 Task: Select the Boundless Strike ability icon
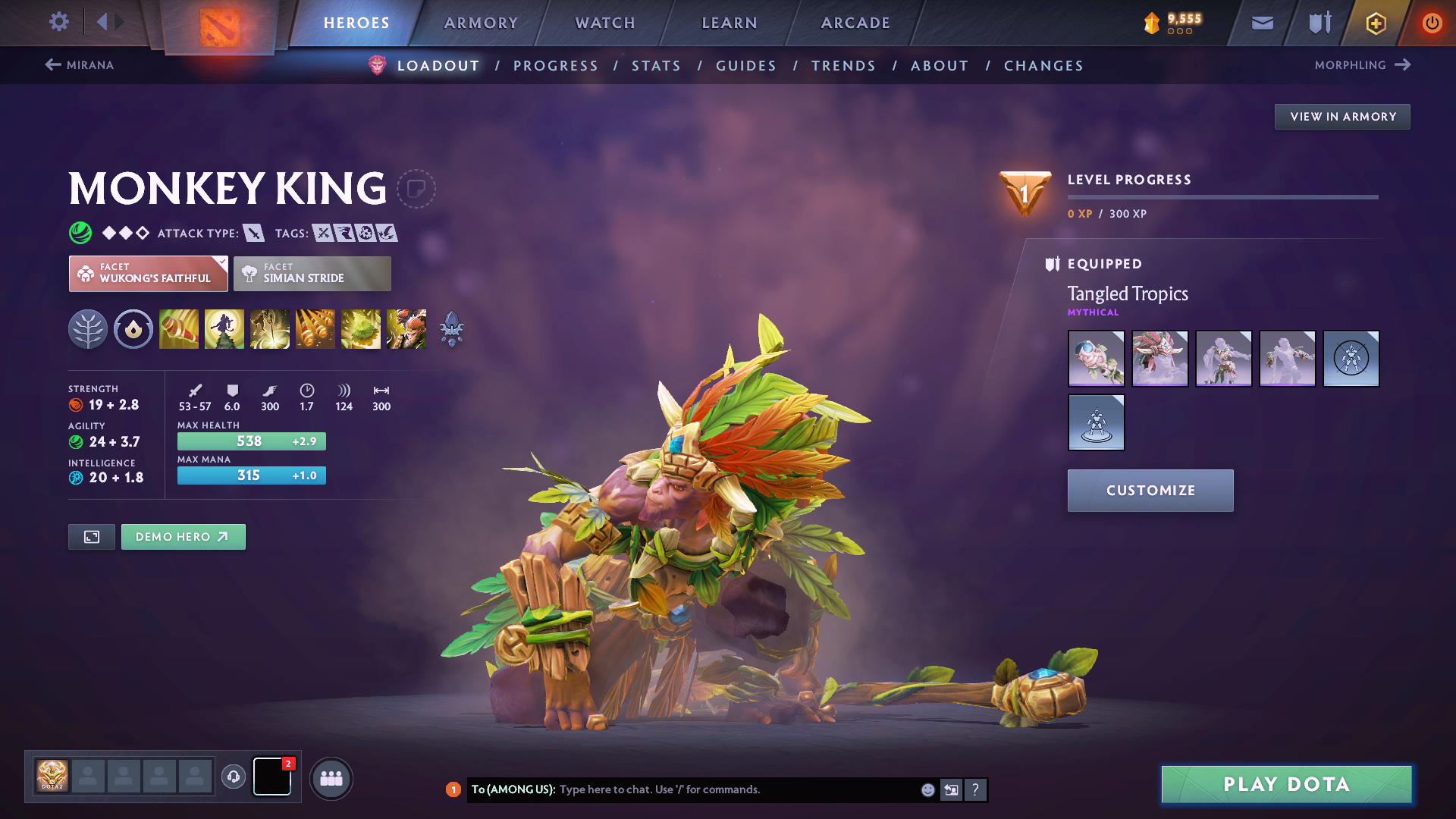179,328
